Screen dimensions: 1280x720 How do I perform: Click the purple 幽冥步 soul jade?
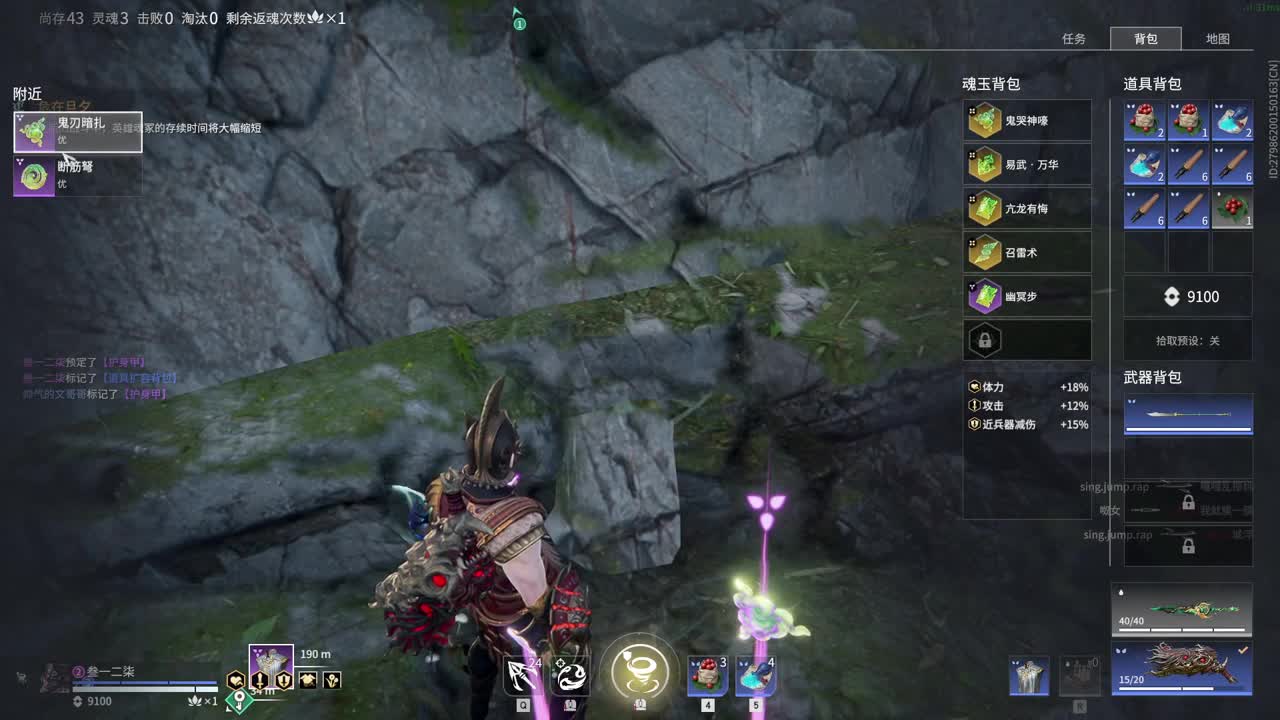coord(1027,297)
